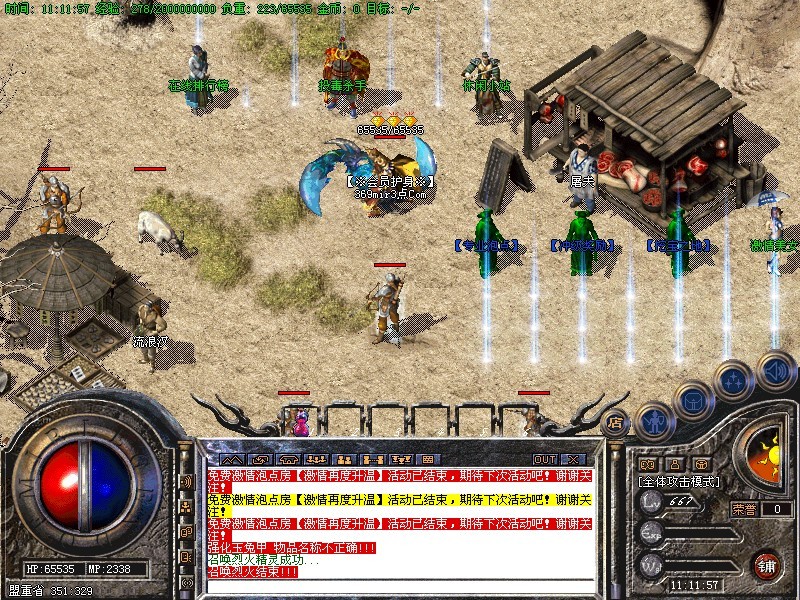Click the chat text input line
The width and height of the screenshot is (800, 600).
tap(400, 585)
